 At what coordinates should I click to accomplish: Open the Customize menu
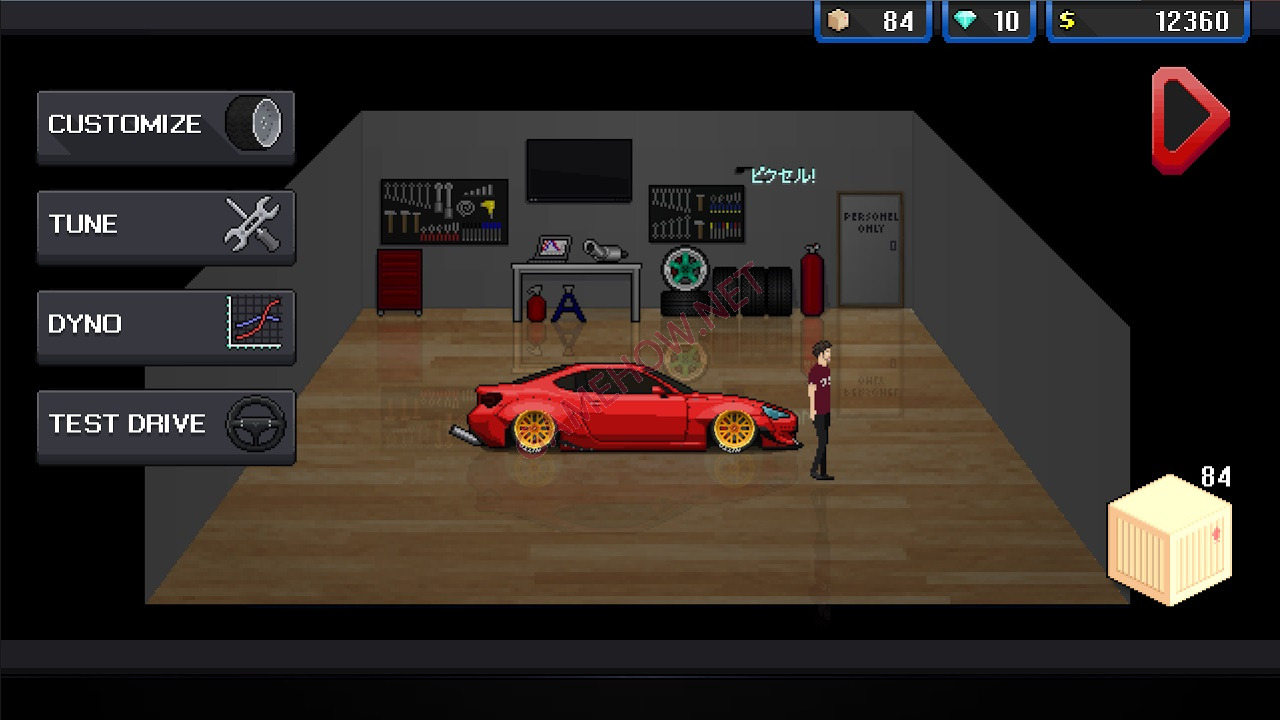coord(166,125)
